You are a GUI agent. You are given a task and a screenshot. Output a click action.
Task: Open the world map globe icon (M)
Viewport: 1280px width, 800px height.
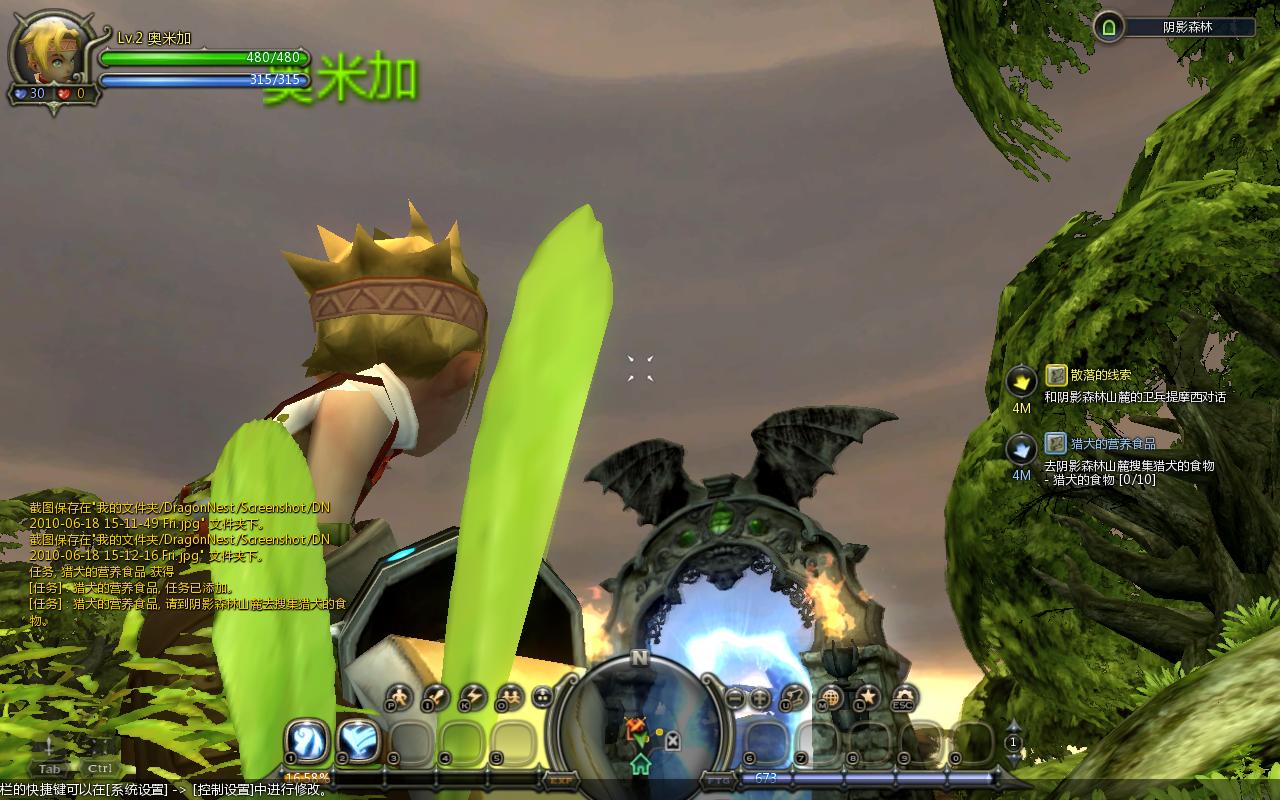click(831, 697)
